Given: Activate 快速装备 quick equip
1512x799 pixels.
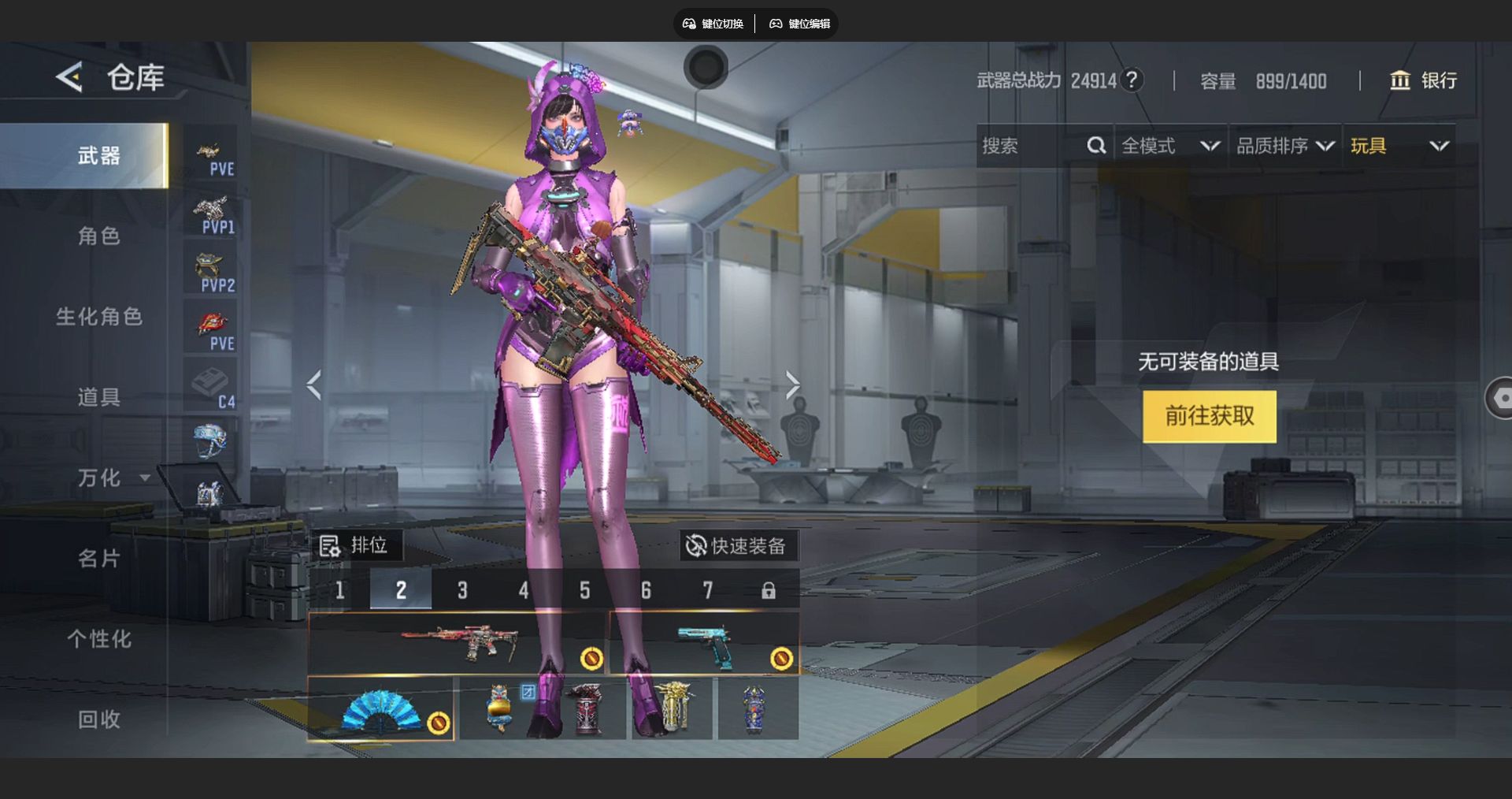Looking at the screenshot, I should 736,546.
